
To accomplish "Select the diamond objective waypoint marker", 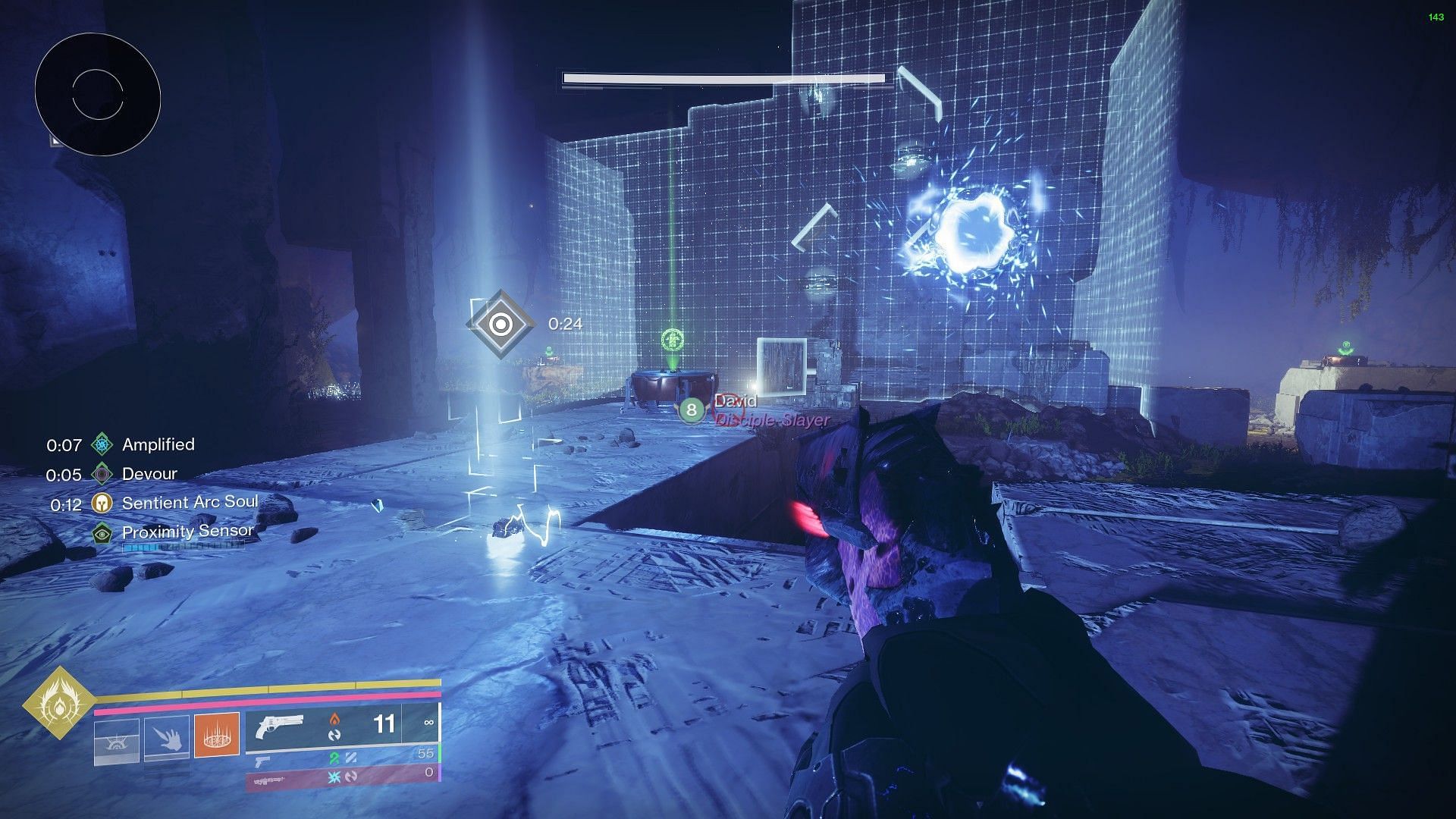I will point(500,325).
